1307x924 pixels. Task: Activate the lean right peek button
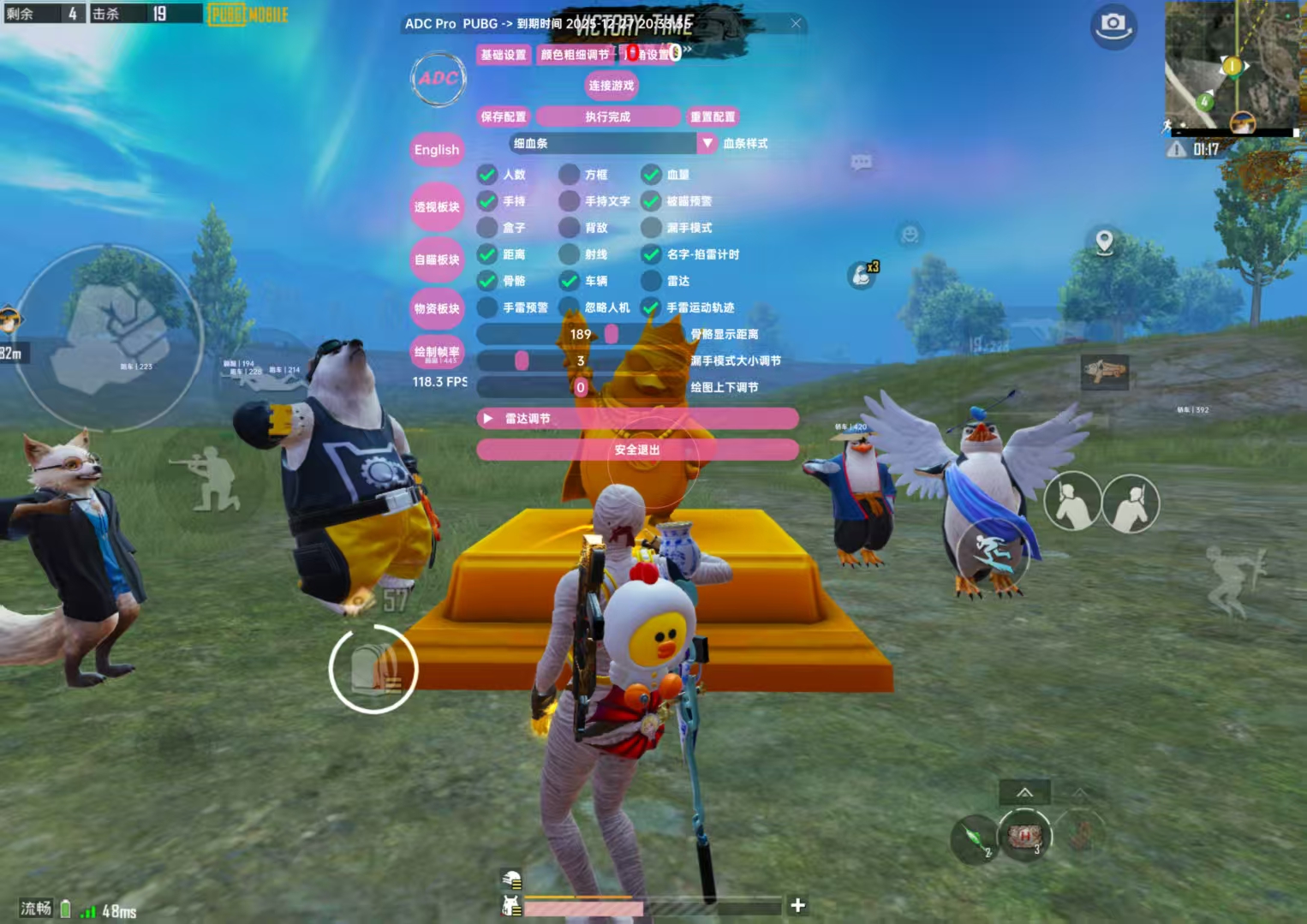(1131, 504)
